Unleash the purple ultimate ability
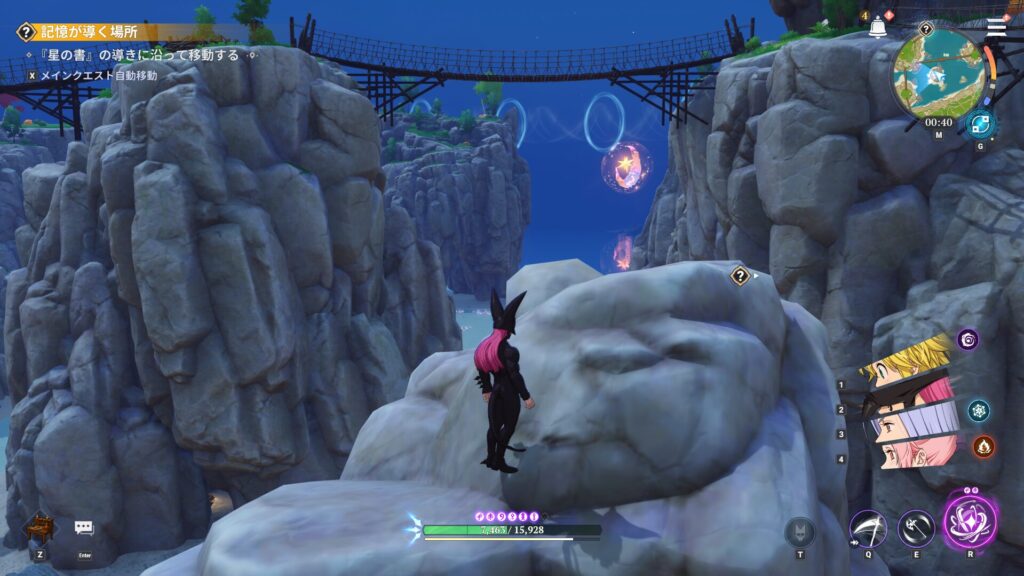 pos(969,523)
